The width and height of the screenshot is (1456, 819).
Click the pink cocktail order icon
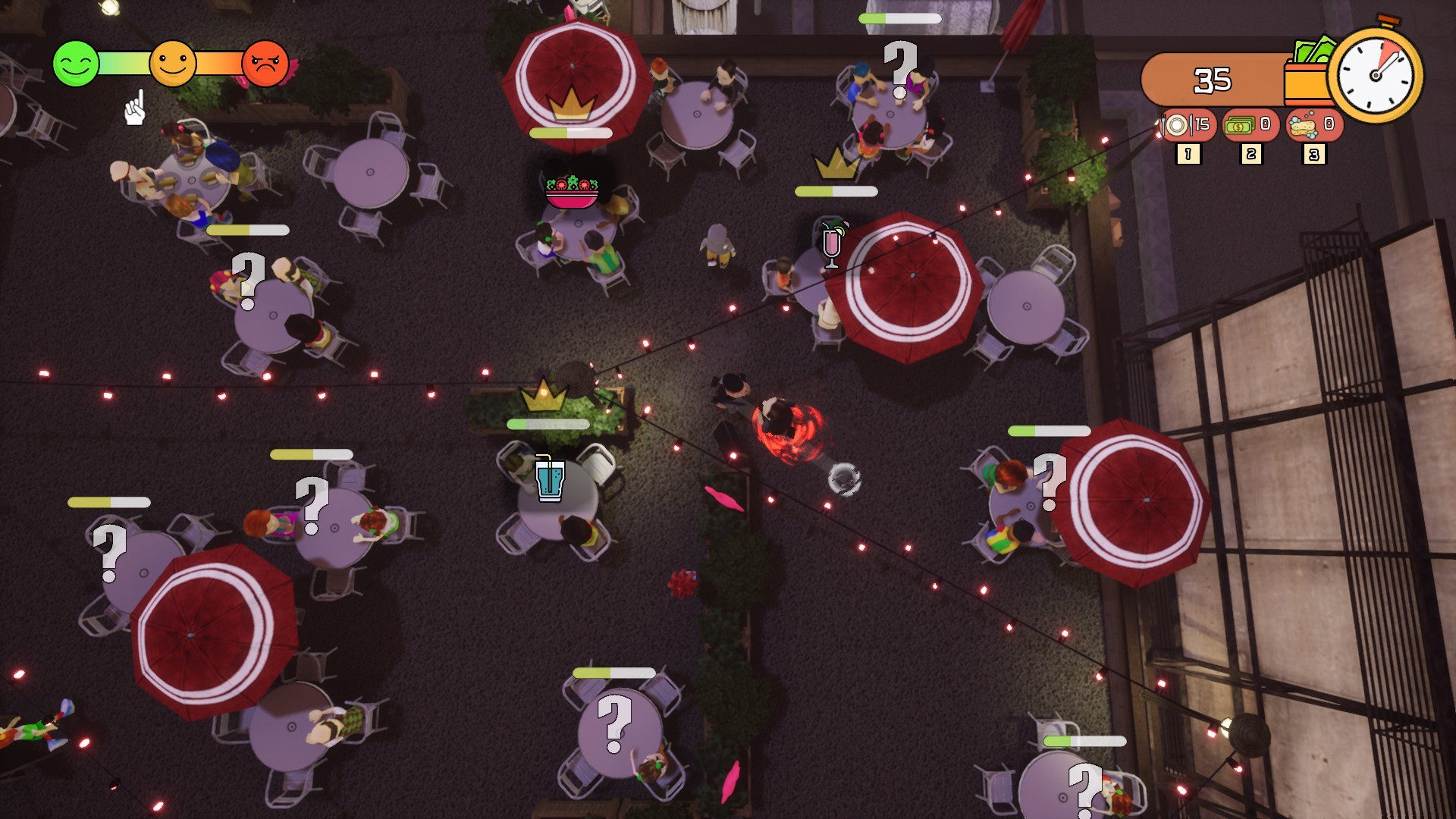click(832, 244)
